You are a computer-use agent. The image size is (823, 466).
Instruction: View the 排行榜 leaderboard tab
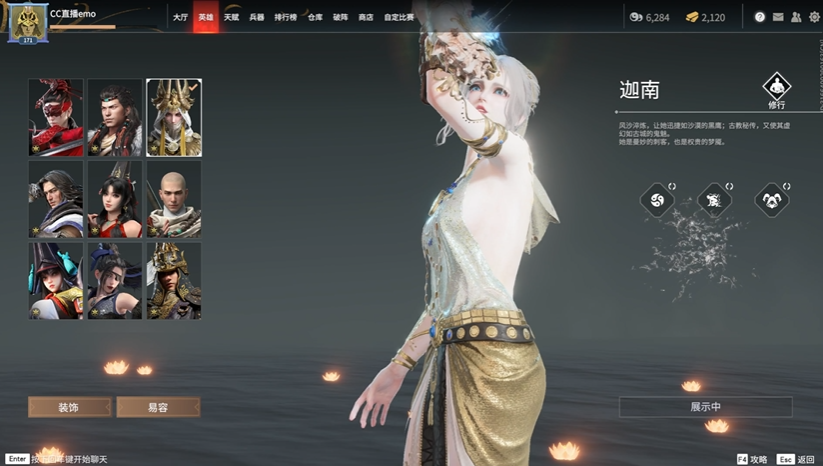286,17
